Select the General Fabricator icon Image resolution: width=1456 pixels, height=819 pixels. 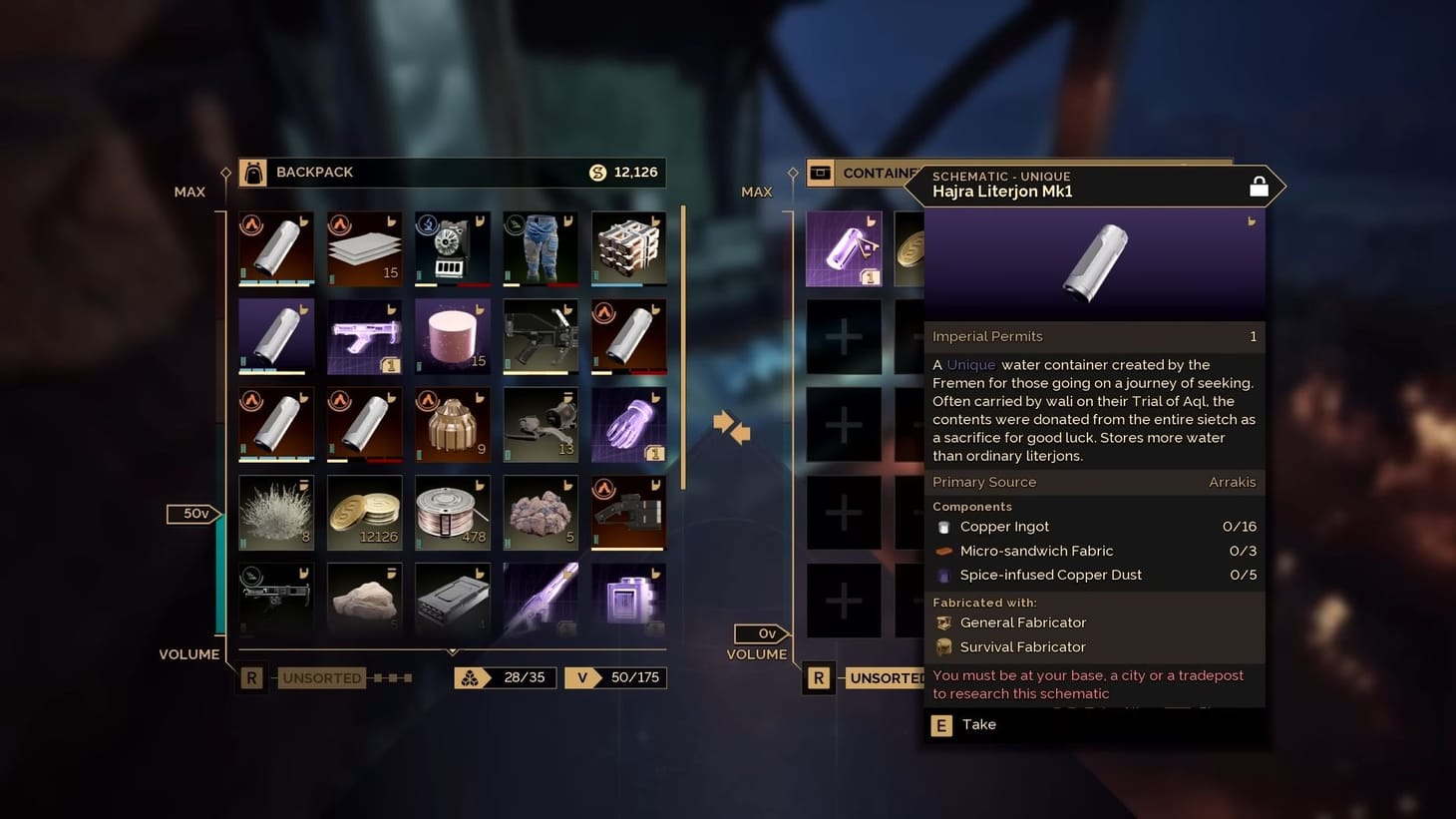point(943,621)
